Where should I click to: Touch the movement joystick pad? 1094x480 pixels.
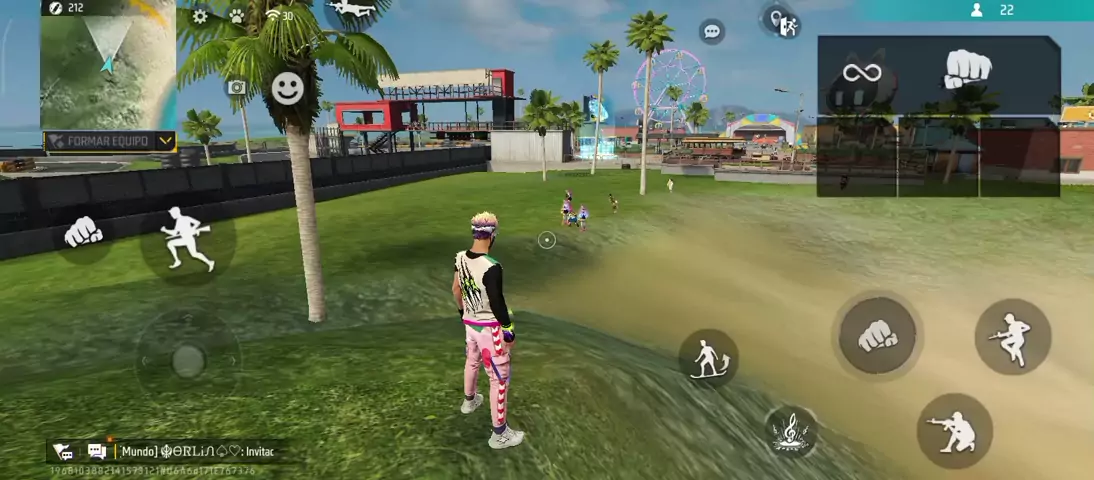point(188,361)
